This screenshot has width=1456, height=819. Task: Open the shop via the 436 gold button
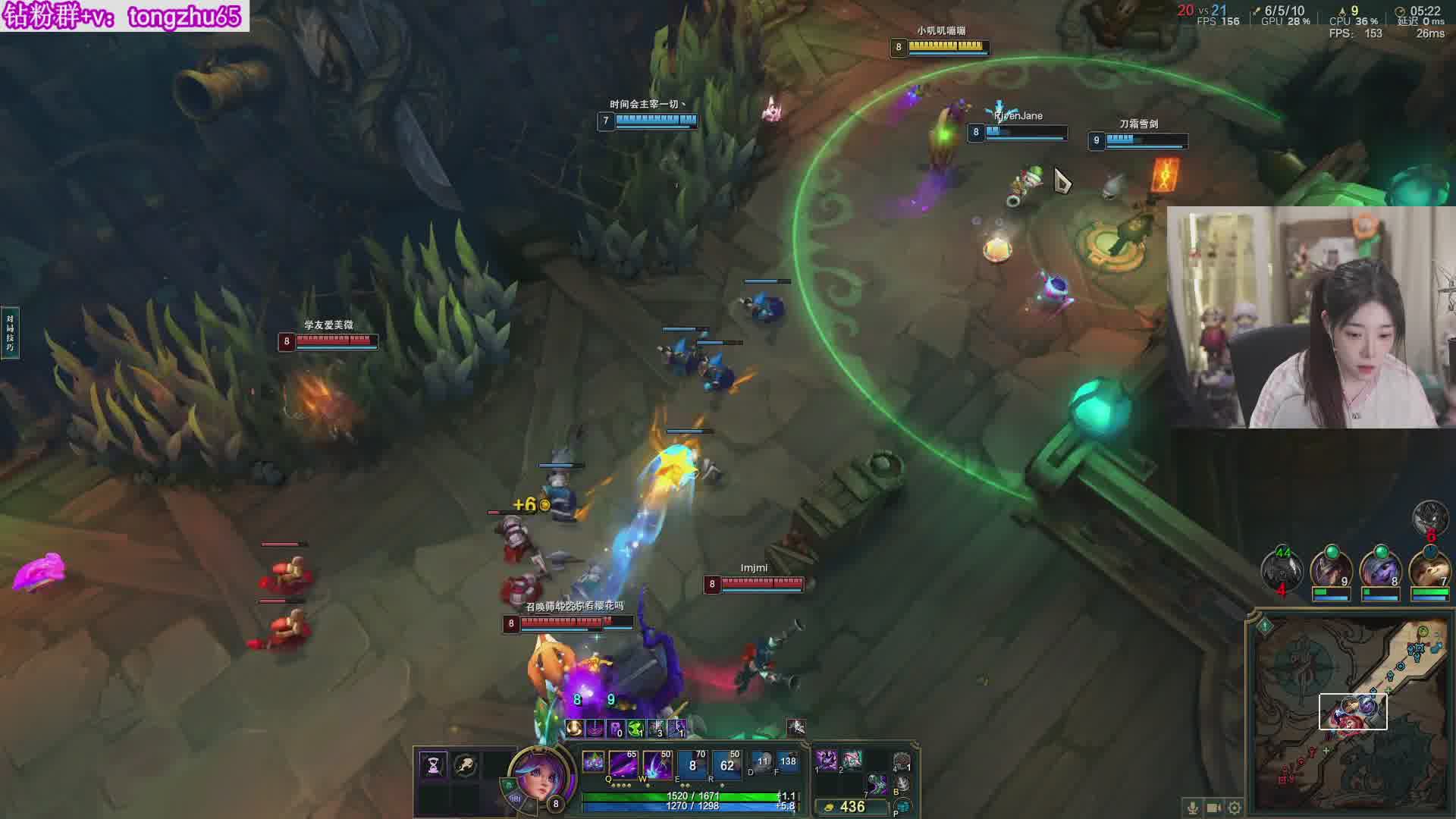[849, 807]
